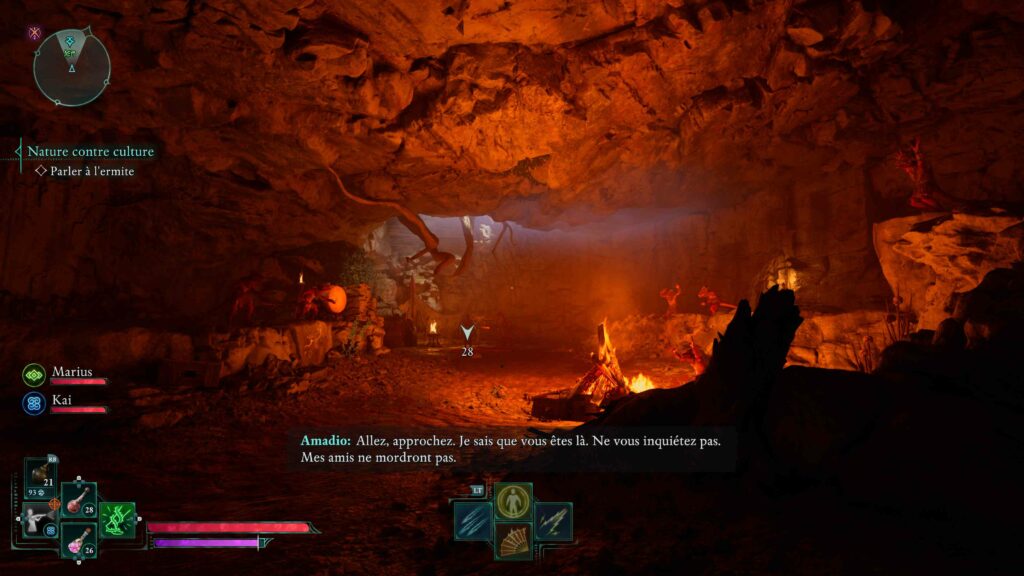Use the pink essence potion slot
The height and width of the screenshot is (576, 1024).
pos(78,539)
